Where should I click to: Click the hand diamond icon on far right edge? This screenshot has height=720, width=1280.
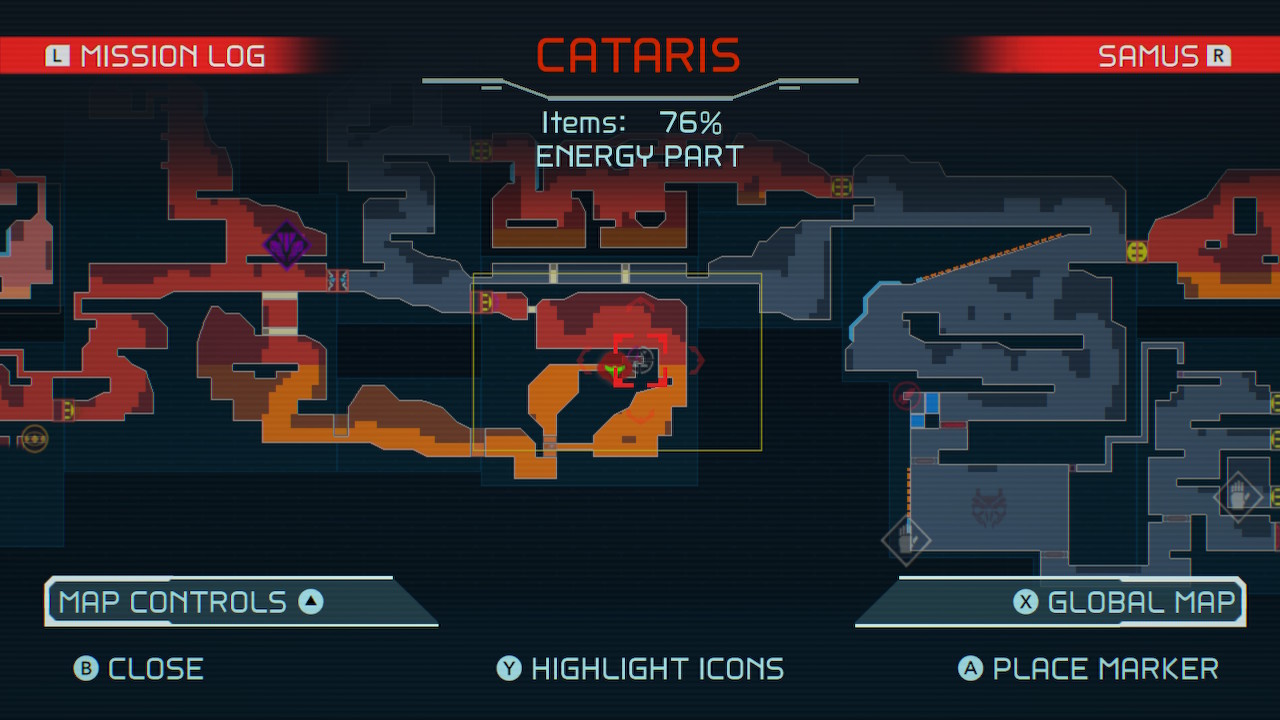point(1240,496)
